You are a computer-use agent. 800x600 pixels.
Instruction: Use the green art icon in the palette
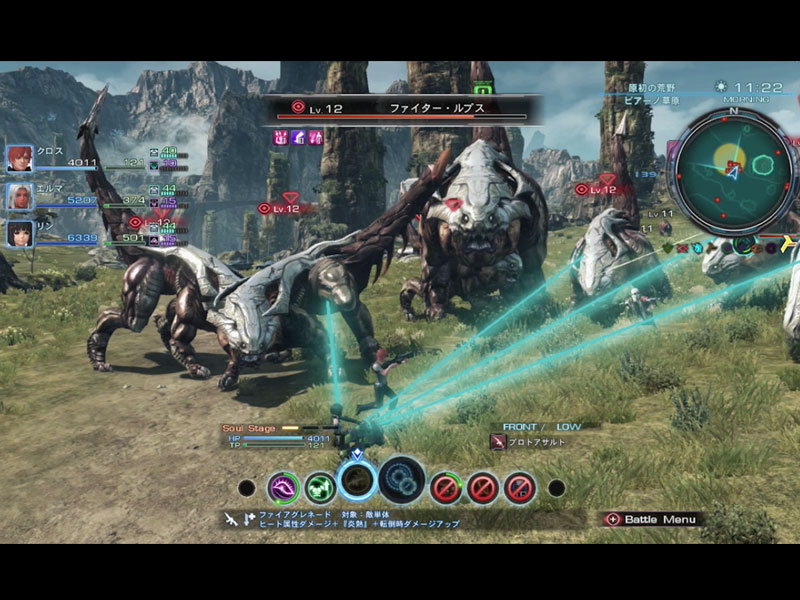319,487
